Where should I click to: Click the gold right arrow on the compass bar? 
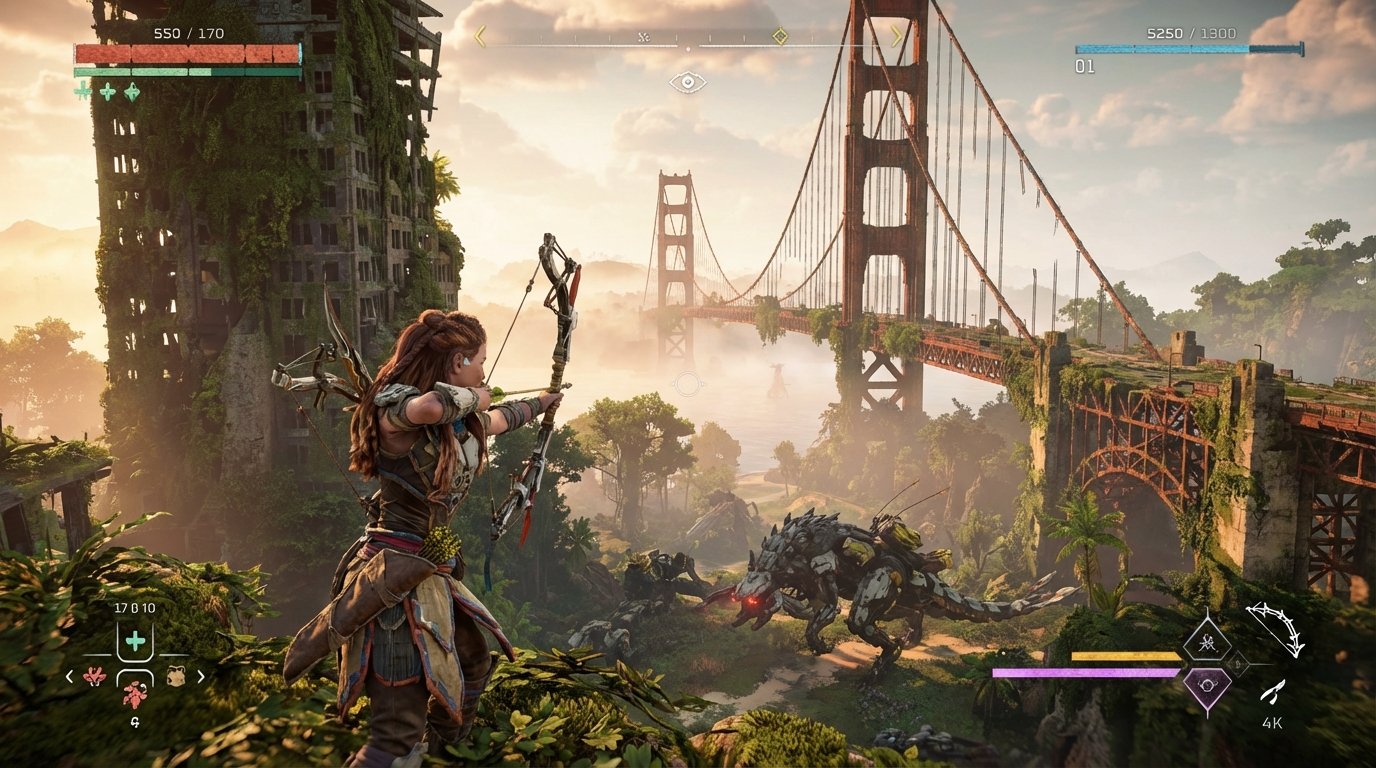pos(896,34)
